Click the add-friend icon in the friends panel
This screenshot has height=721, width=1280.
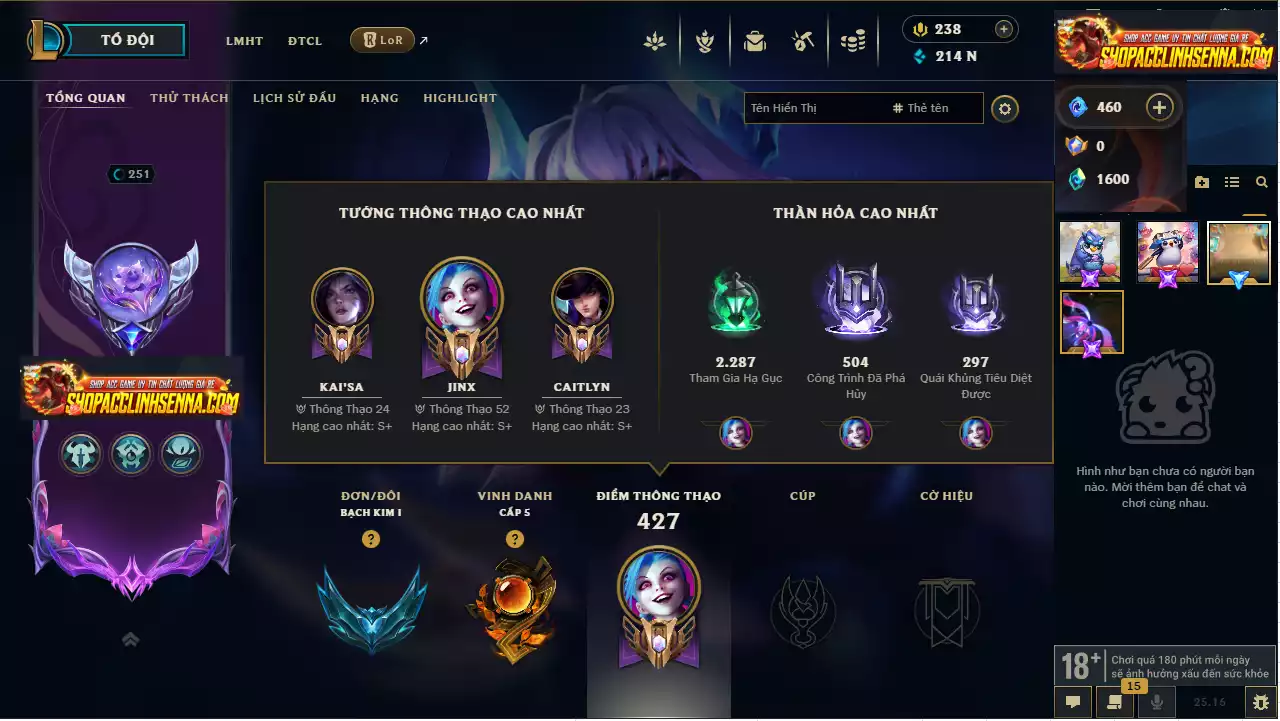1202,182
